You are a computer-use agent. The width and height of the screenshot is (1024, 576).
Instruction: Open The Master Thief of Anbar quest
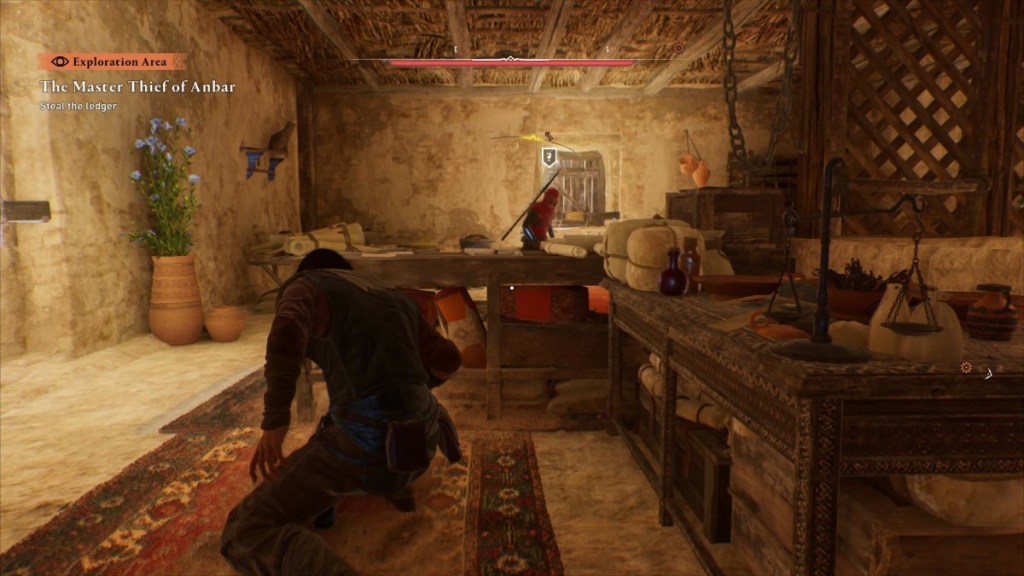click(x=138, y=87)
